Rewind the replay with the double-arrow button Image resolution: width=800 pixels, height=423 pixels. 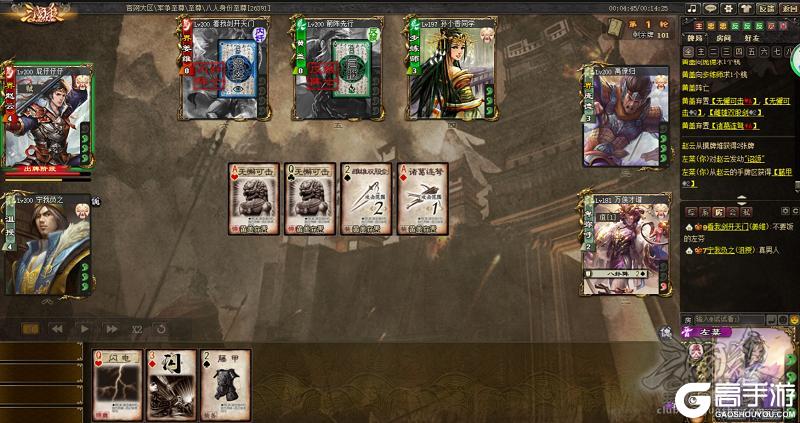tap(57, 328)
